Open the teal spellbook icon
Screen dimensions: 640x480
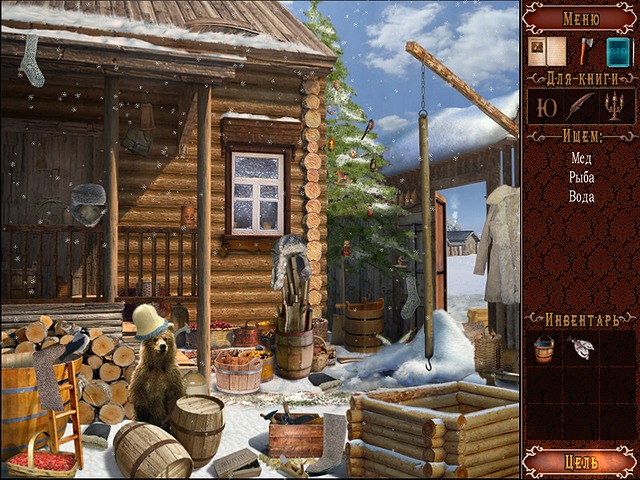[x=619, y=52]
